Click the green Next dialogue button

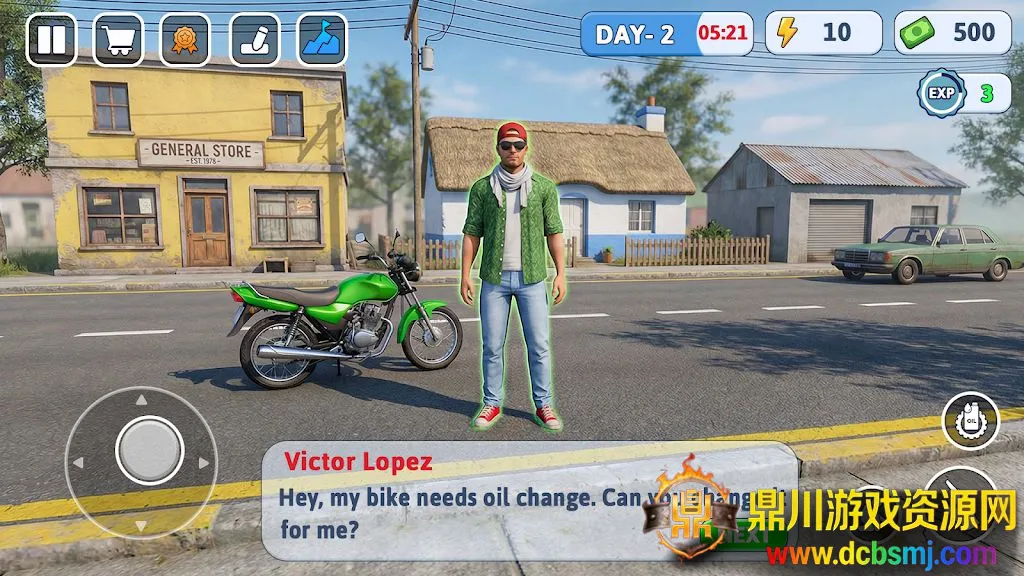point(756,535)
